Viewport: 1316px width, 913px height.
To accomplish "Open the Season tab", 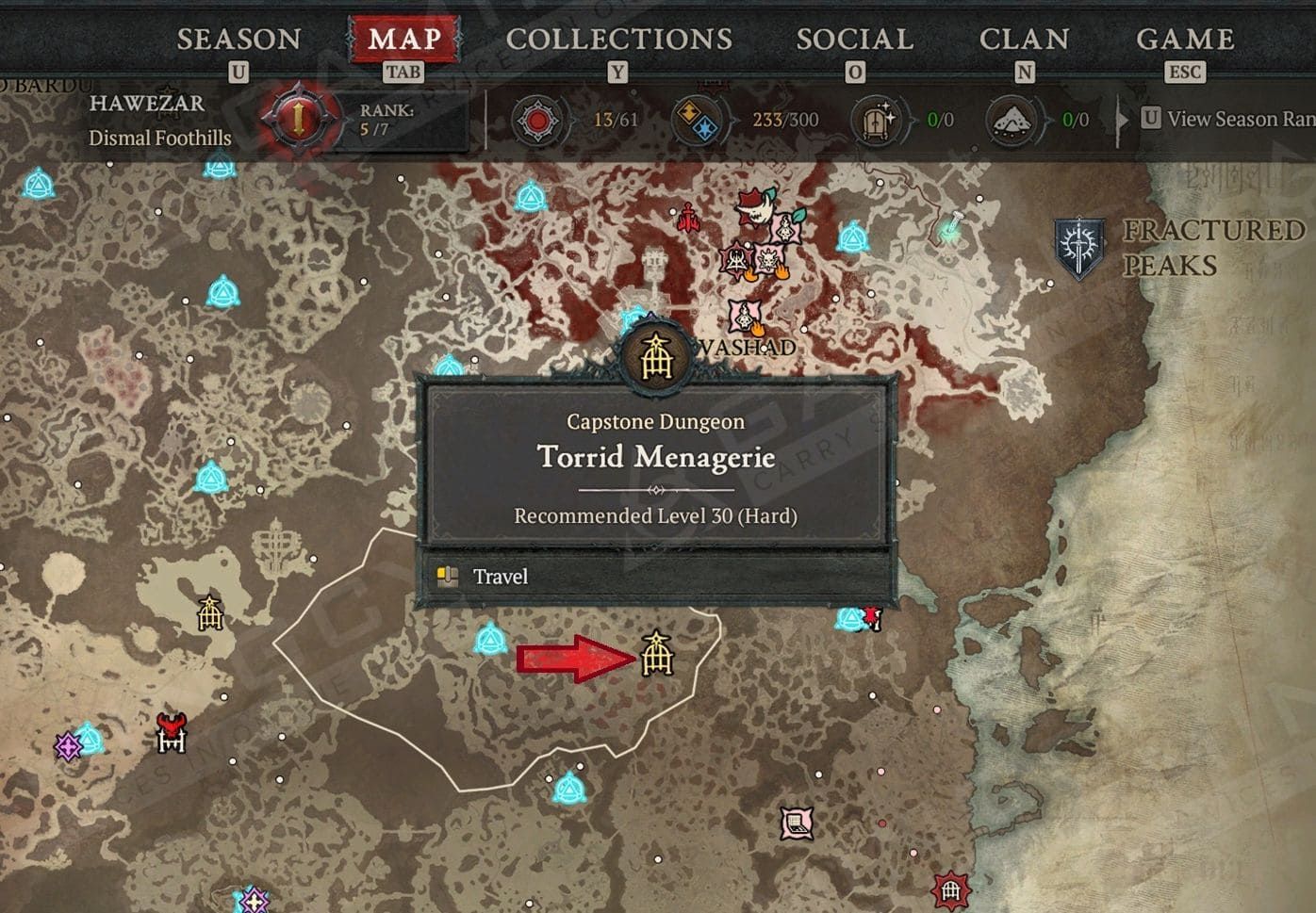I will point(239,40).
